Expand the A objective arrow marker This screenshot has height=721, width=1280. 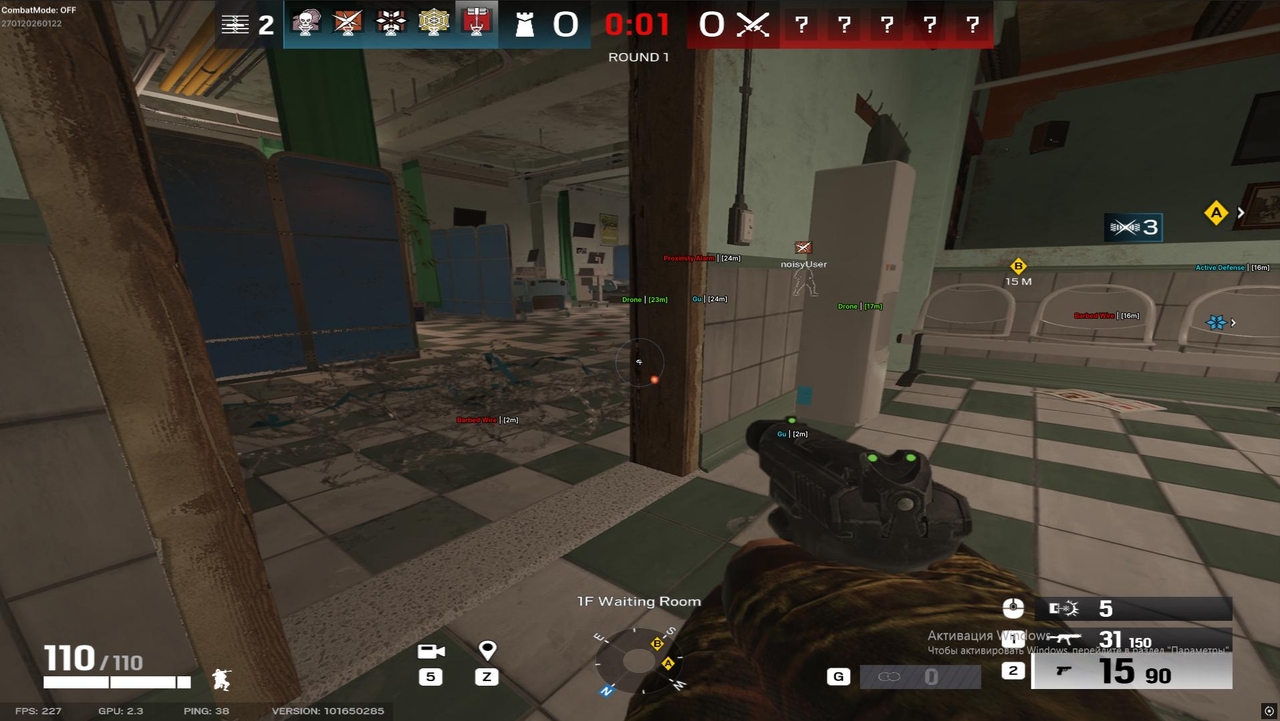pyautogui.click(x=1240, y=213)
